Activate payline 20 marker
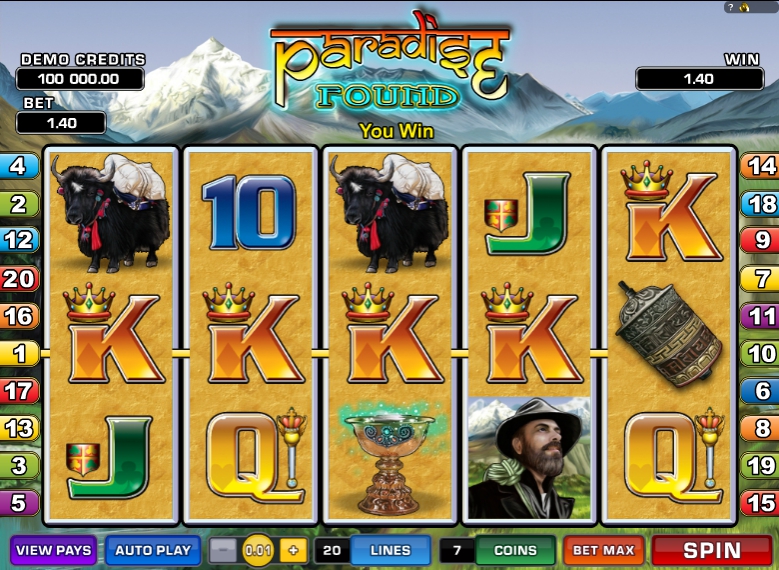 19,279
